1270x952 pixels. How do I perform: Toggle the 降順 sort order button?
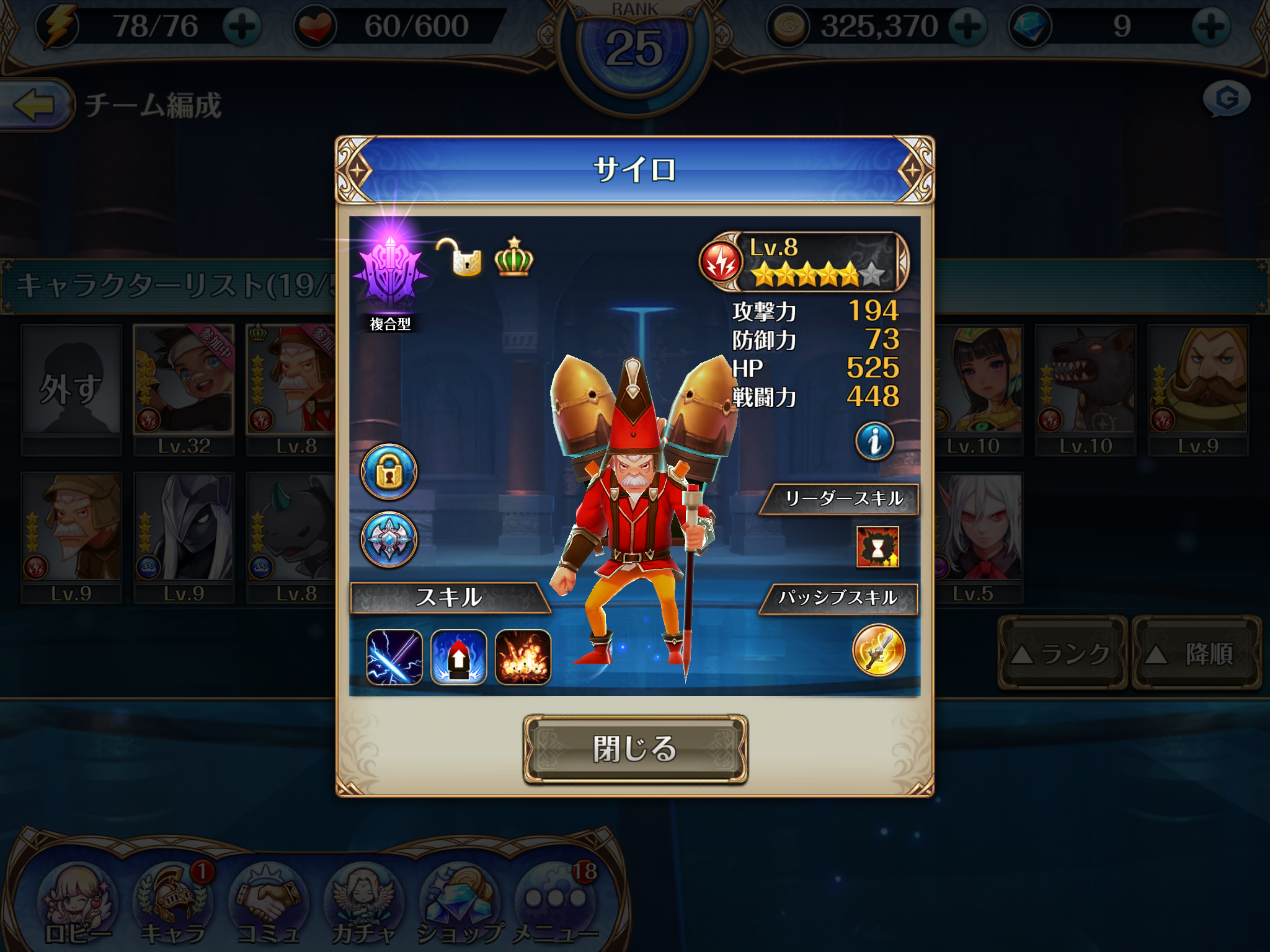coord(1196,653)
